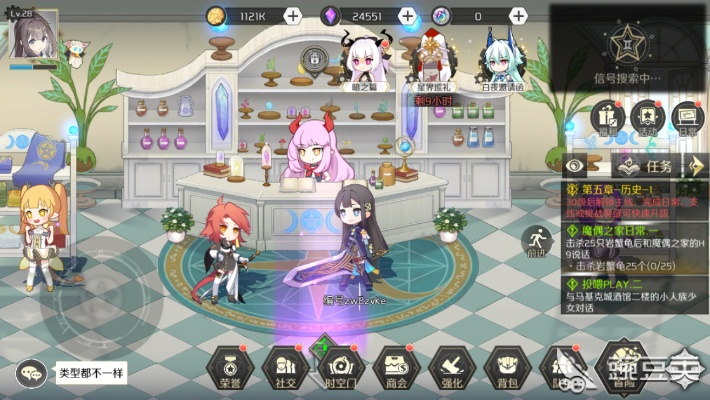Switch to the 任务 (Quest) tab
Image resolution: width=710 pixels, height=400 pixels.
(x=650, y=165)
